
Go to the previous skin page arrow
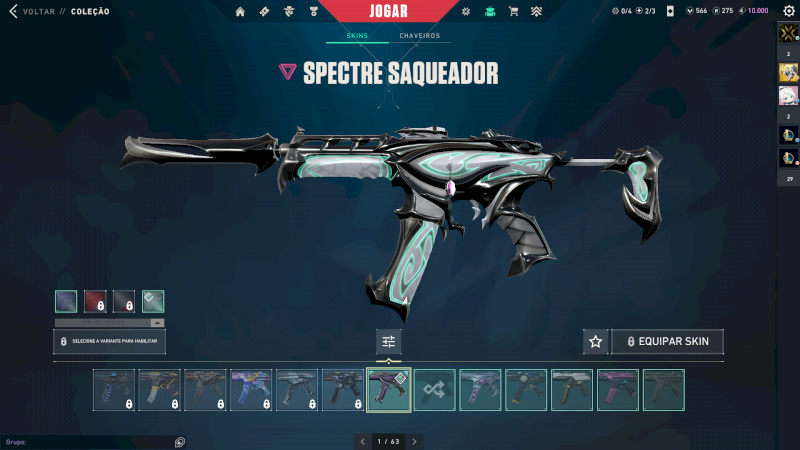[x=362, y=441]
